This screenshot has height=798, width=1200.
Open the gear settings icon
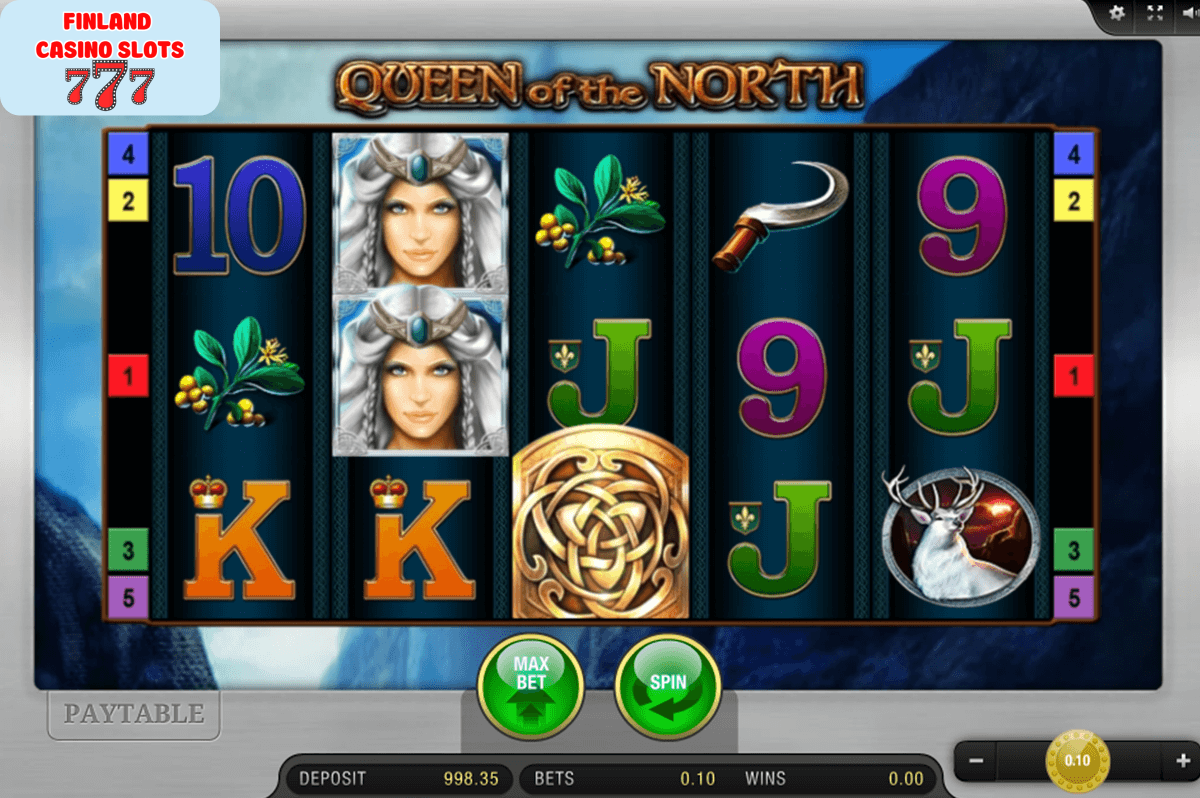click(x=1117, y=13)
